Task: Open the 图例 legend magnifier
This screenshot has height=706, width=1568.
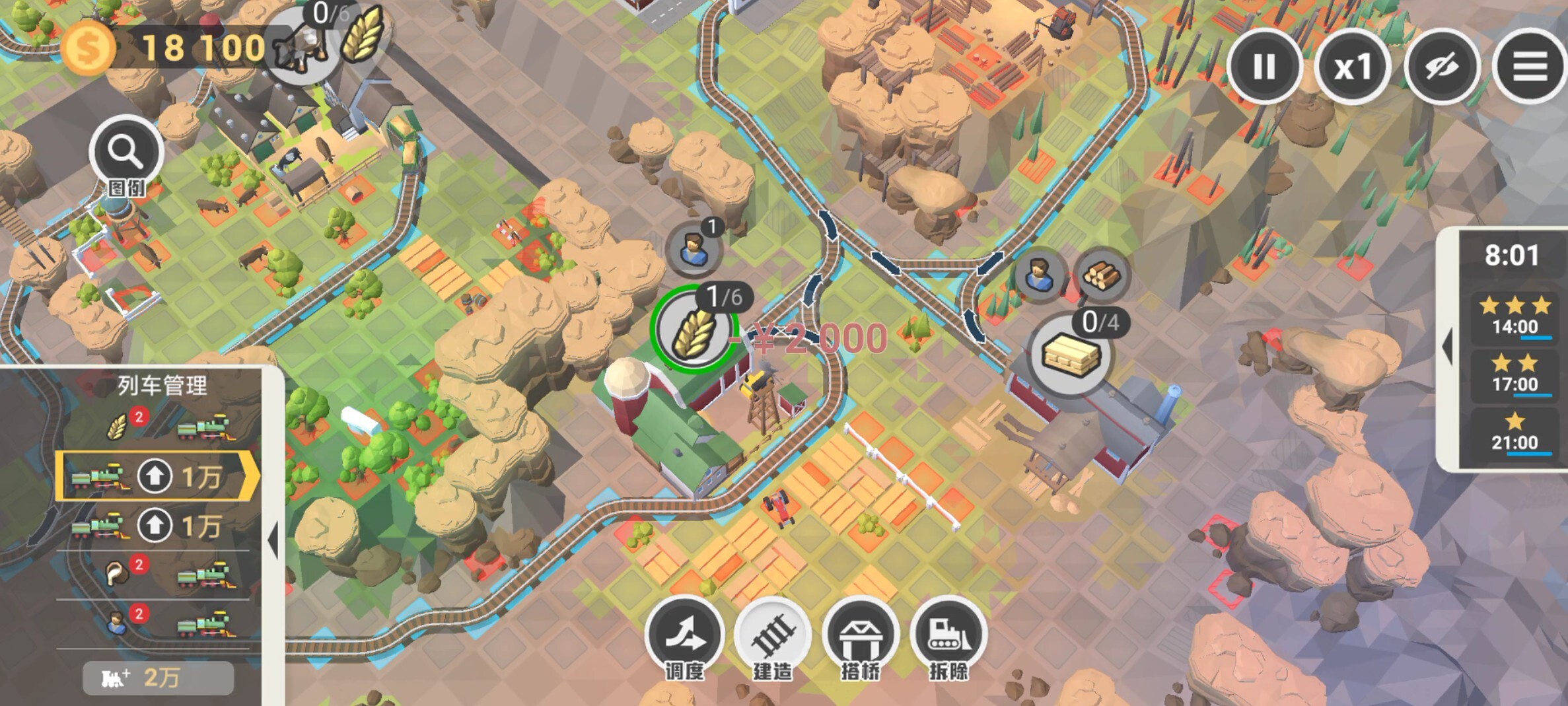Action: point(126,154)
